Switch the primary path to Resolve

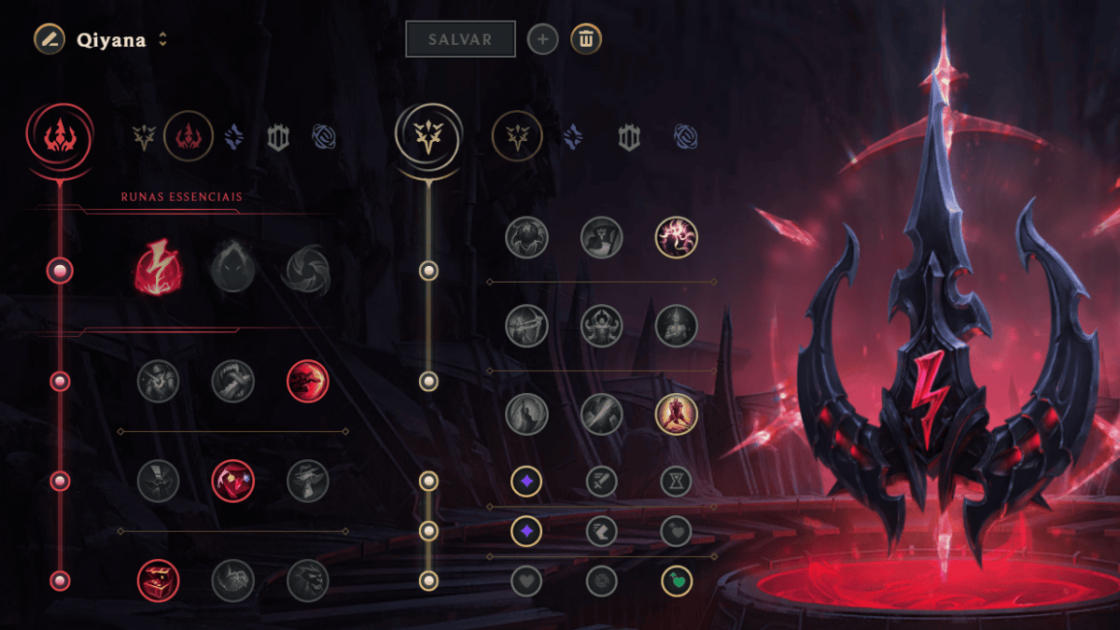(x=278, y=137)
